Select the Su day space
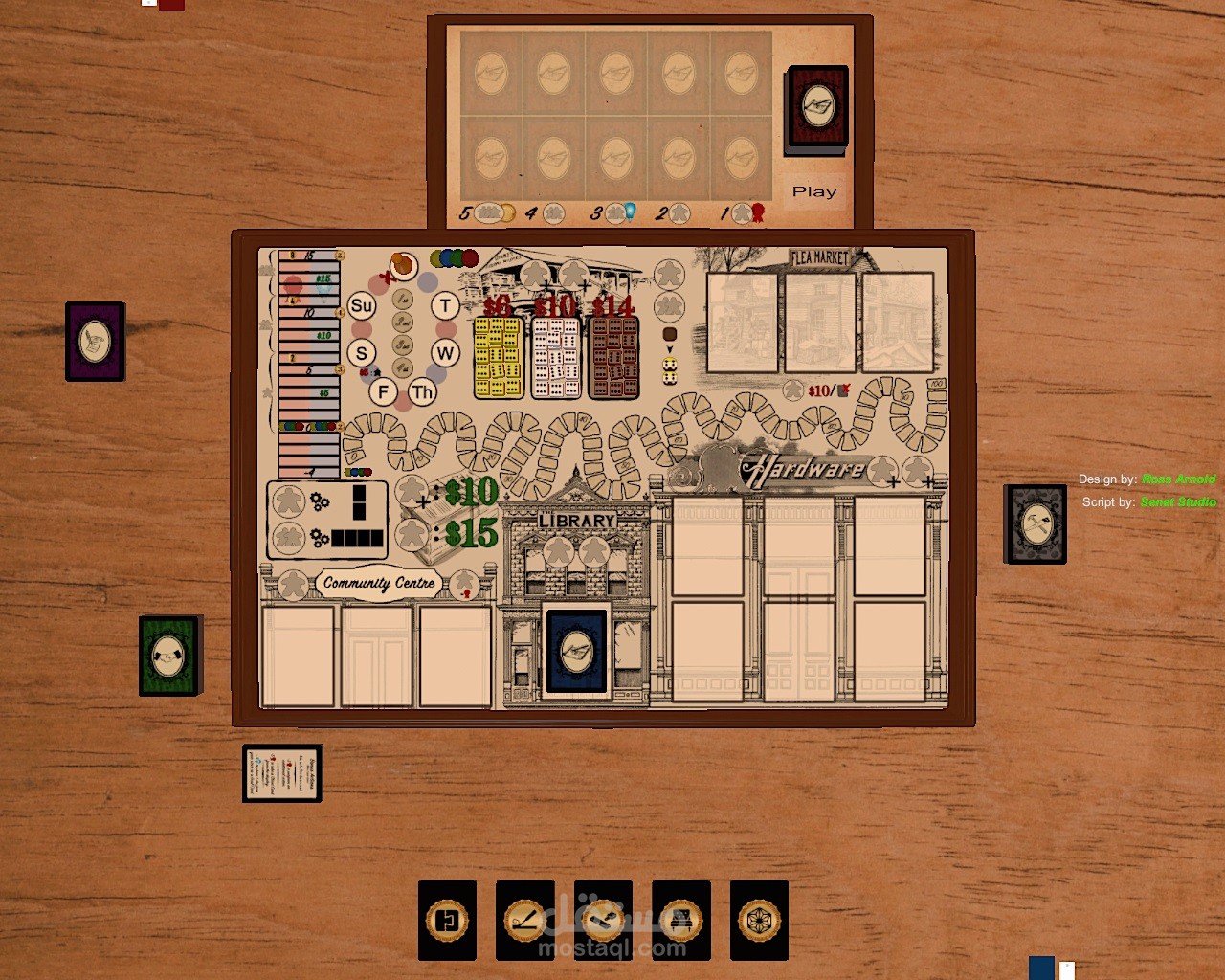This screenshot has width=1225, height=980. tap(361, 306)
